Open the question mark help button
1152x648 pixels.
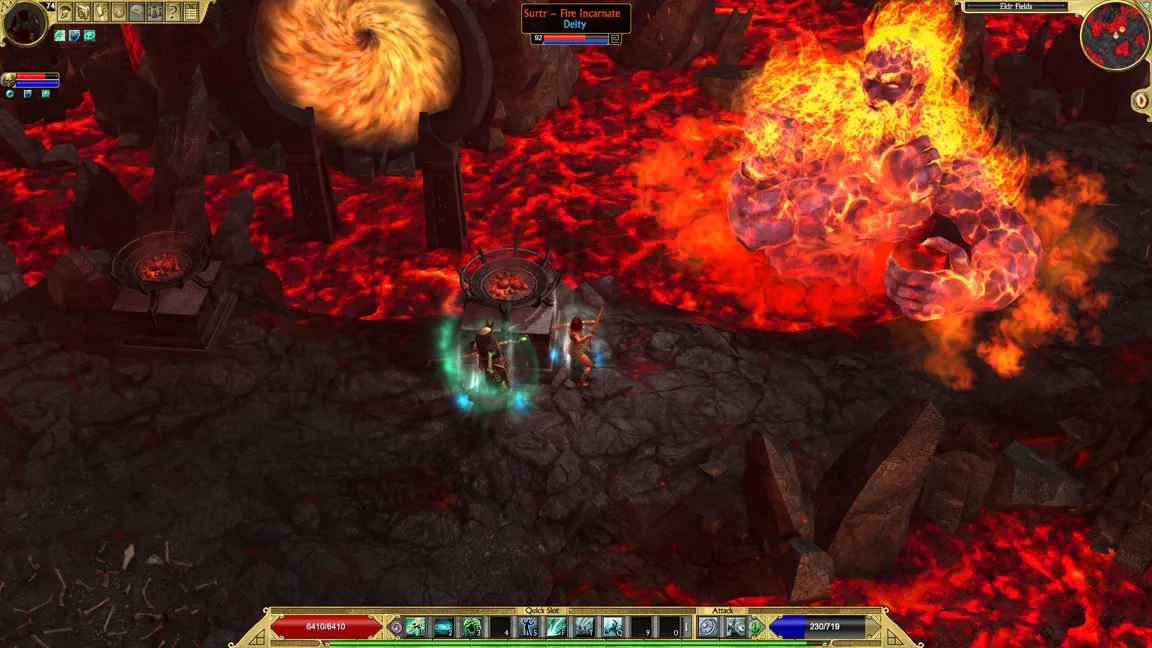tap(173, 12)
